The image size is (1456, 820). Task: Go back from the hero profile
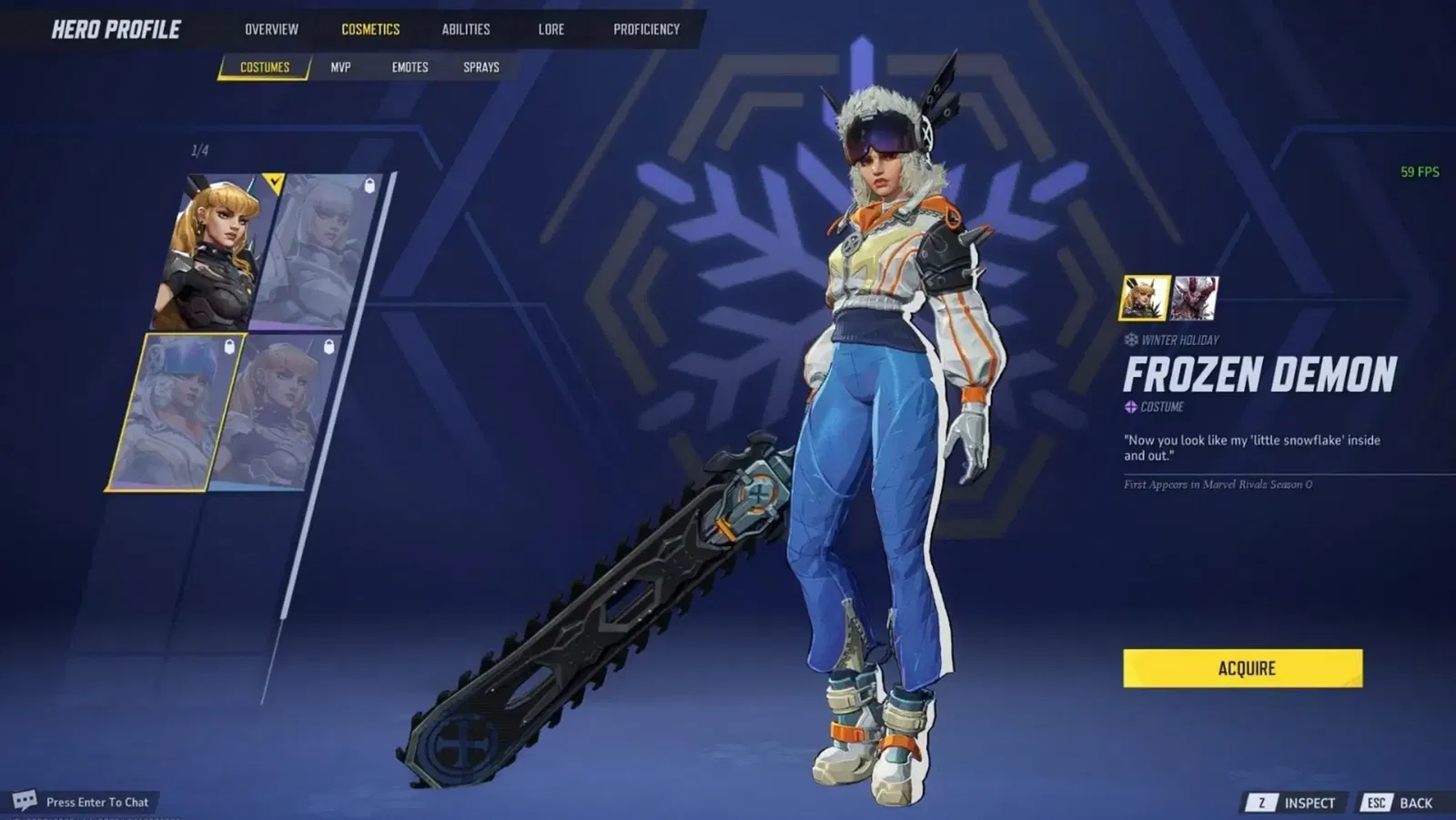point(1401,803)
